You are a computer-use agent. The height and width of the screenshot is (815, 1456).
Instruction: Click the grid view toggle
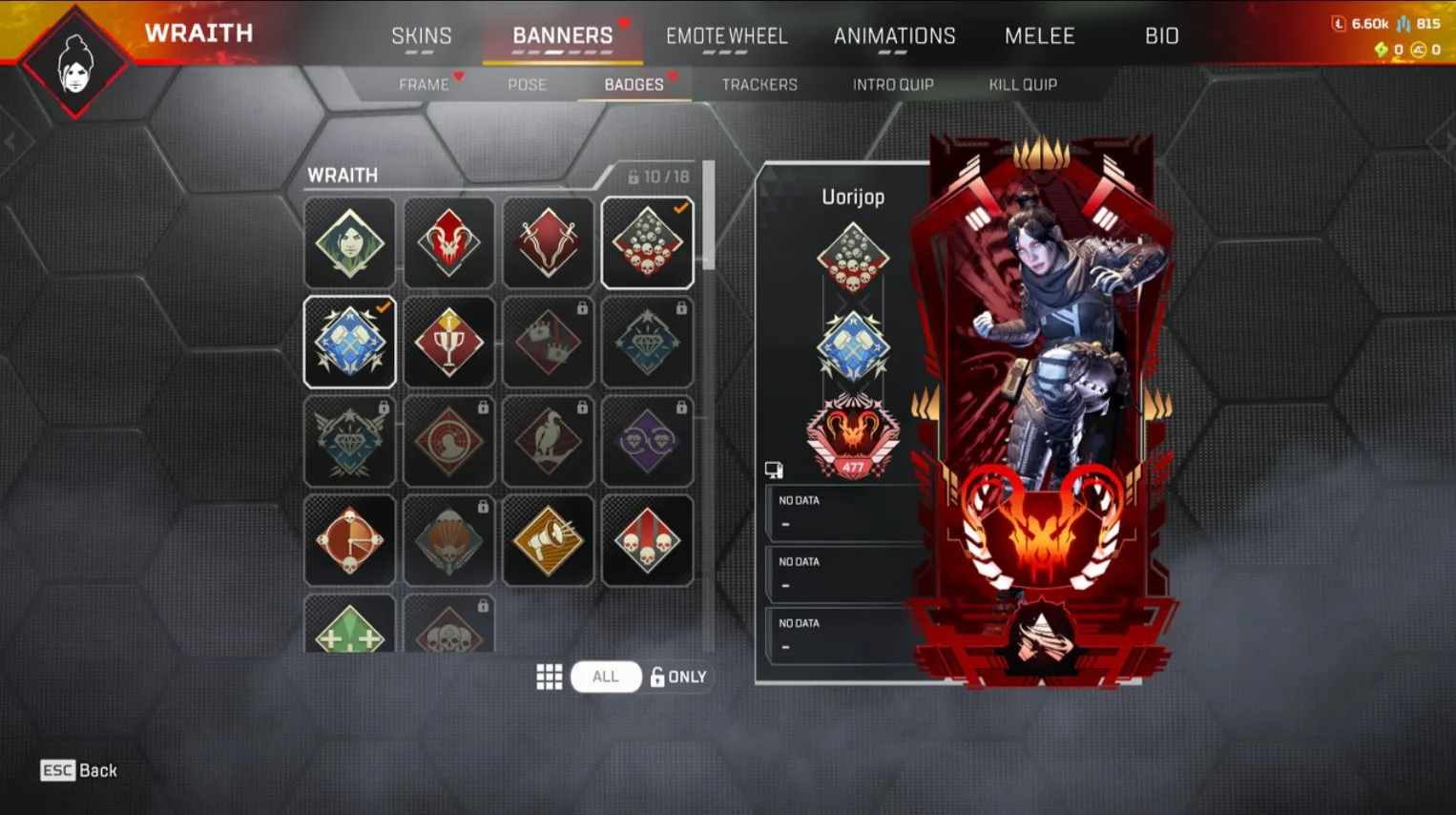[550, 677]
